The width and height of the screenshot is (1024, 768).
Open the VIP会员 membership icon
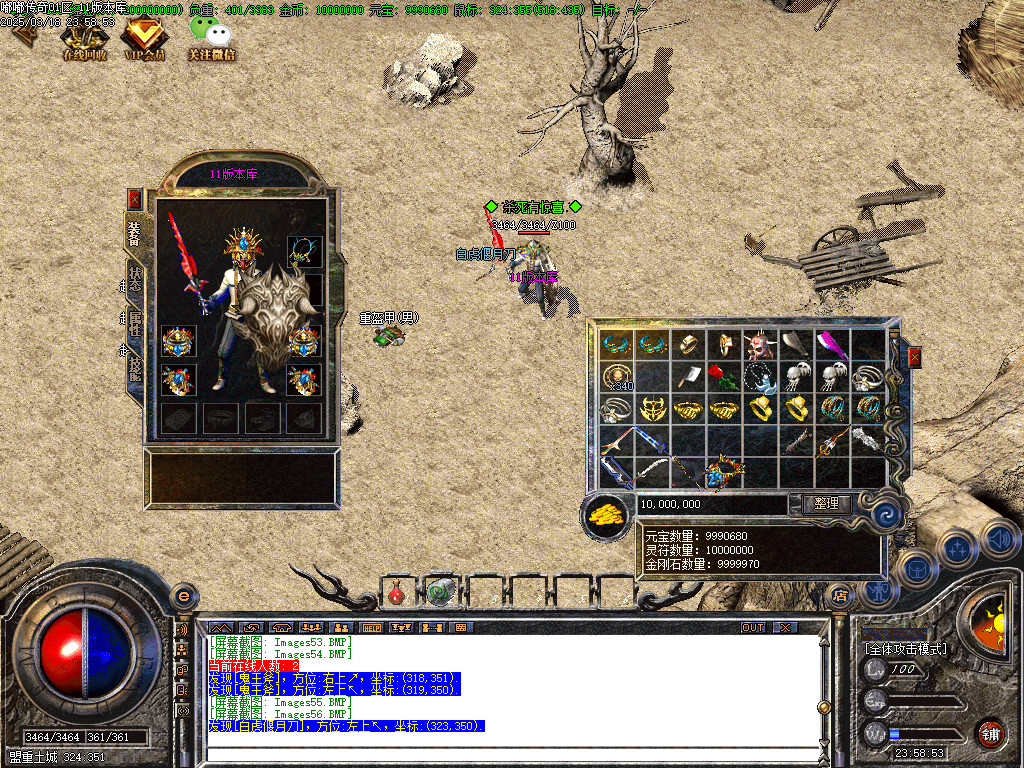pos(143,38)
